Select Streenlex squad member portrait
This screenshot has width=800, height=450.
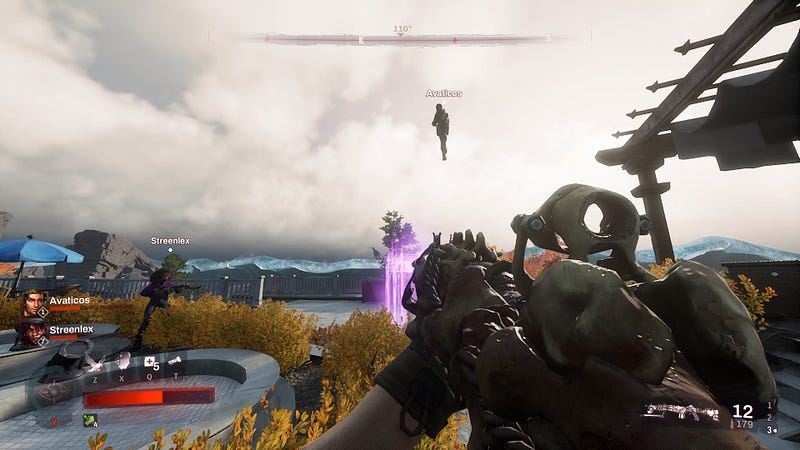click(x=33, y=331)
